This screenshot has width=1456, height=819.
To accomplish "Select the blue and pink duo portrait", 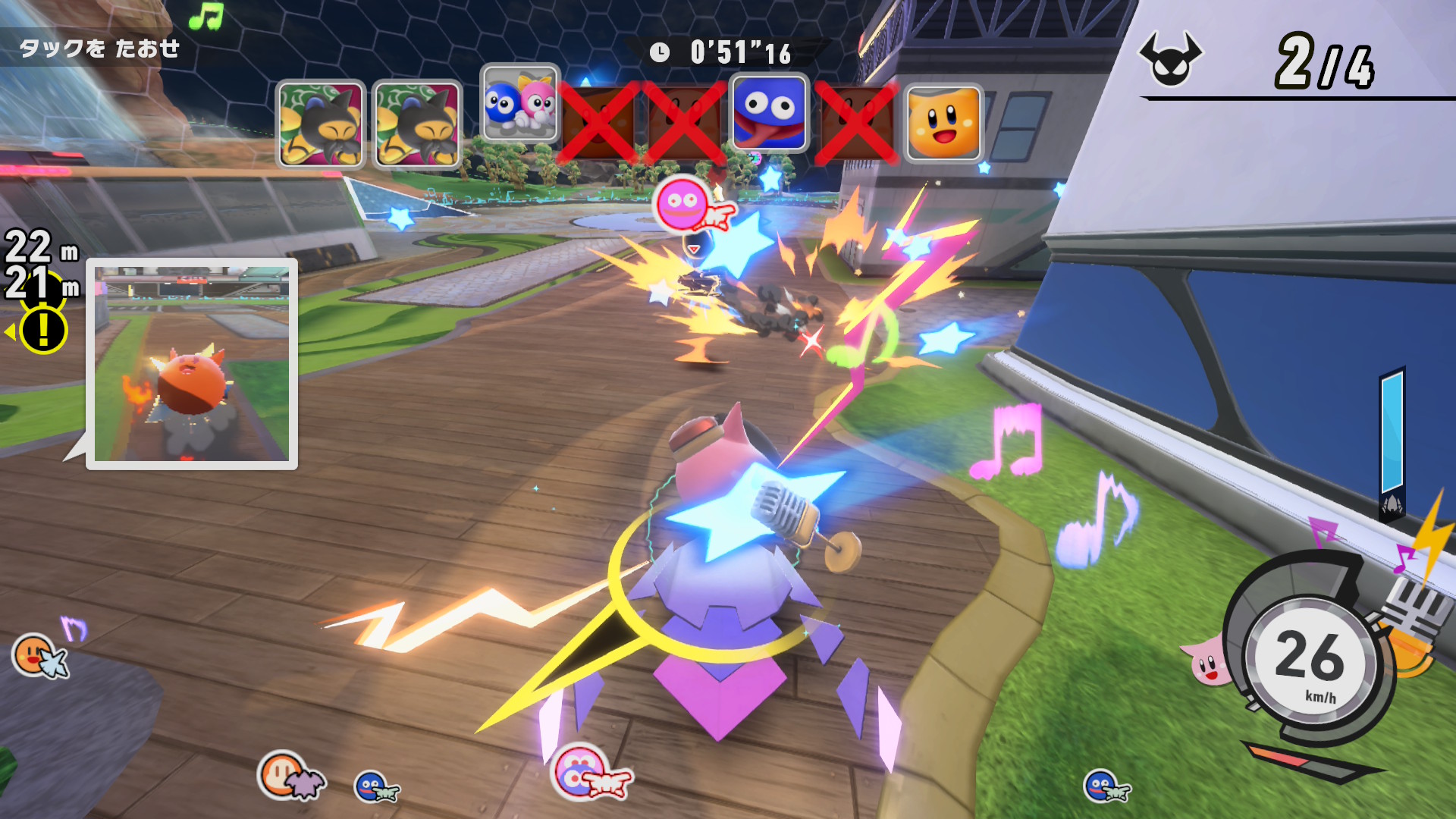I will pos(520,104).
